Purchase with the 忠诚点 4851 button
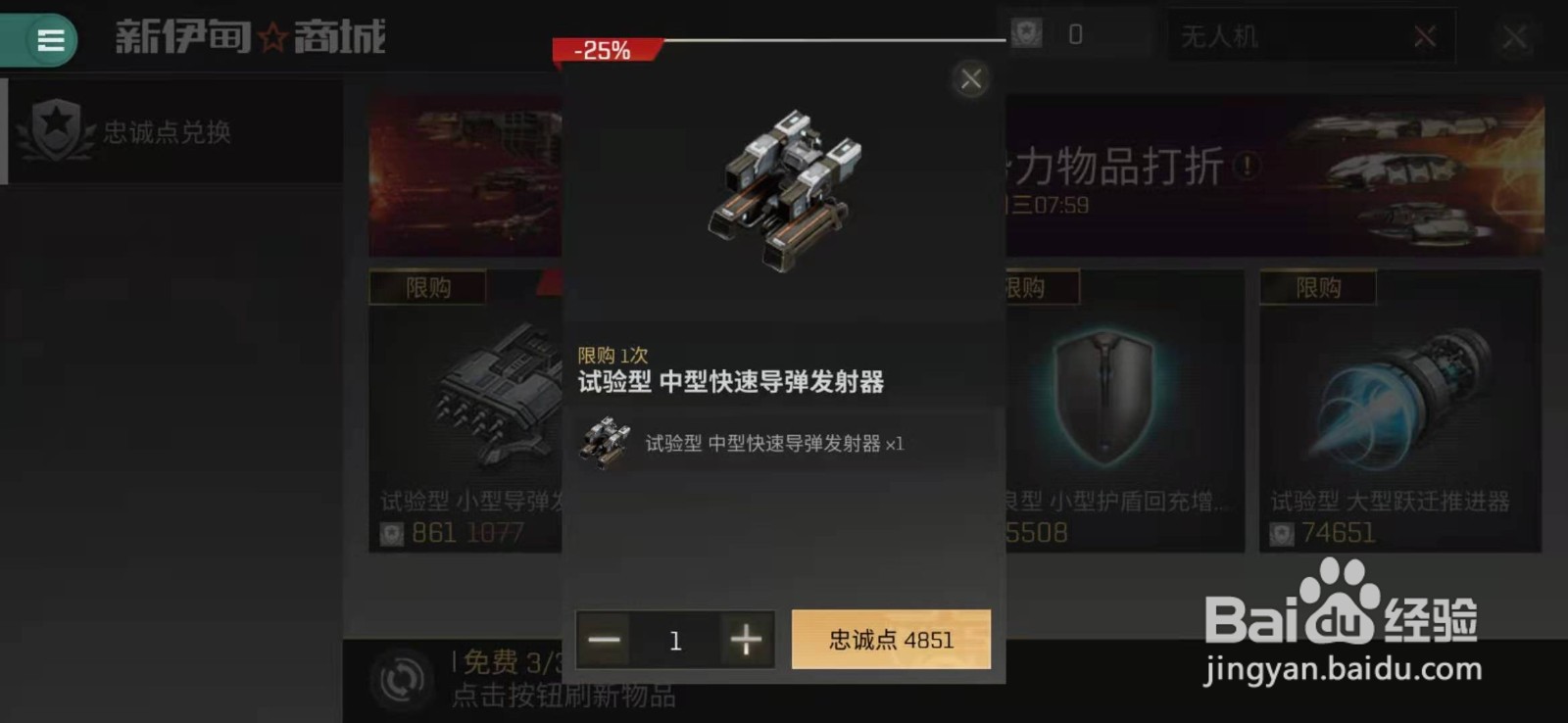This screenshot has width=1568, height=723. point(890,639)
